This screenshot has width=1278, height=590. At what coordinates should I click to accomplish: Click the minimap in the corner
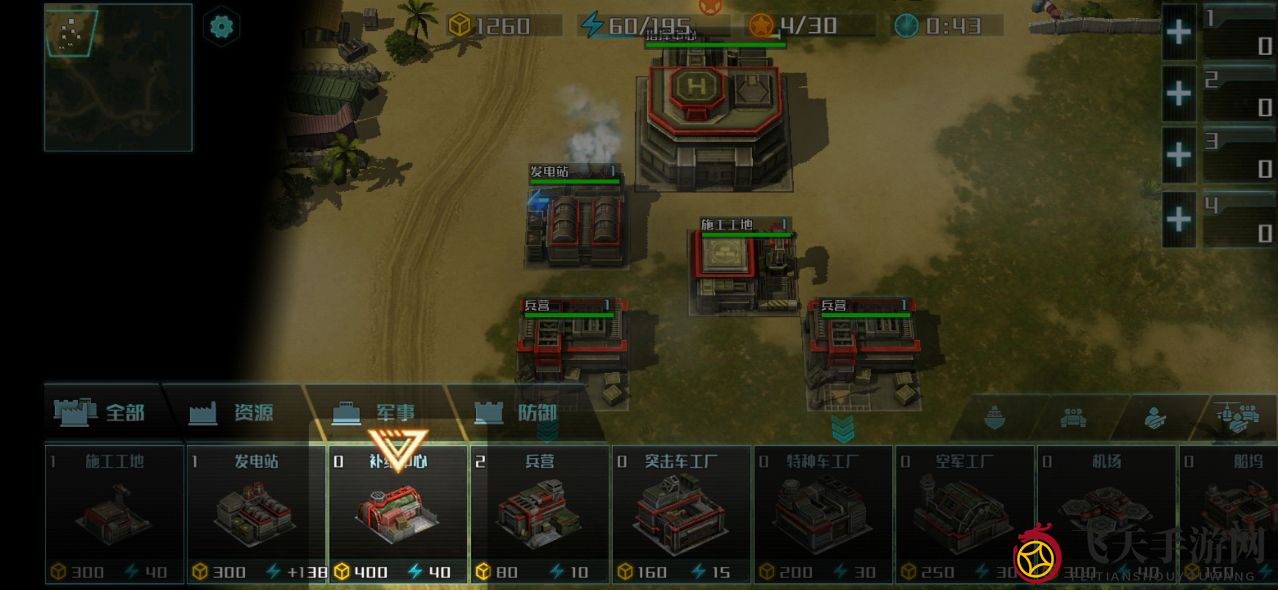118,77
